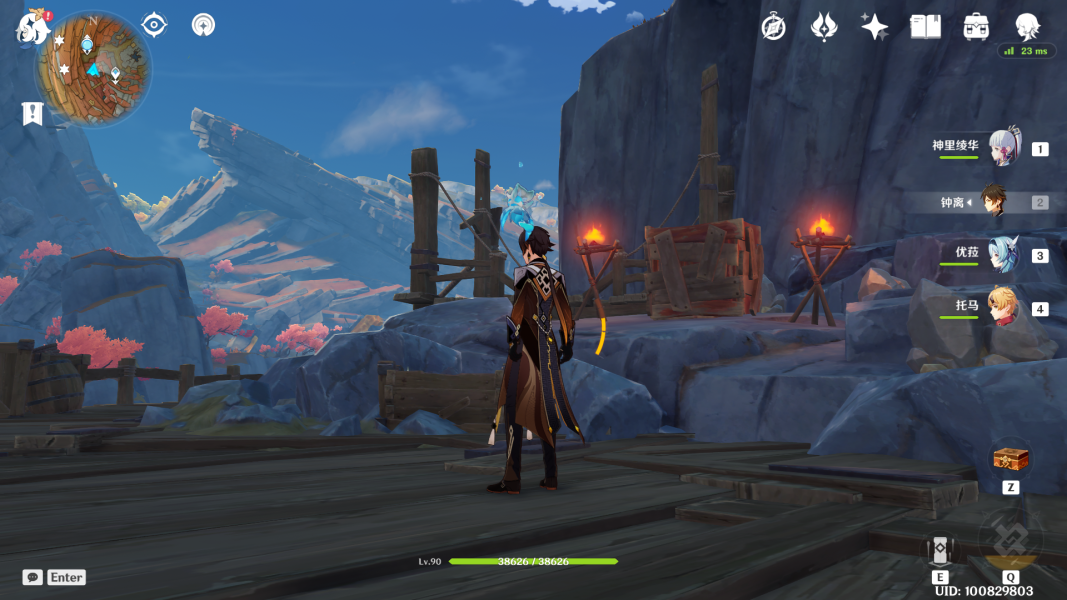Open the compass events icon
Image resolution: width=1067 pixels, height=600 pixels.
773,27
